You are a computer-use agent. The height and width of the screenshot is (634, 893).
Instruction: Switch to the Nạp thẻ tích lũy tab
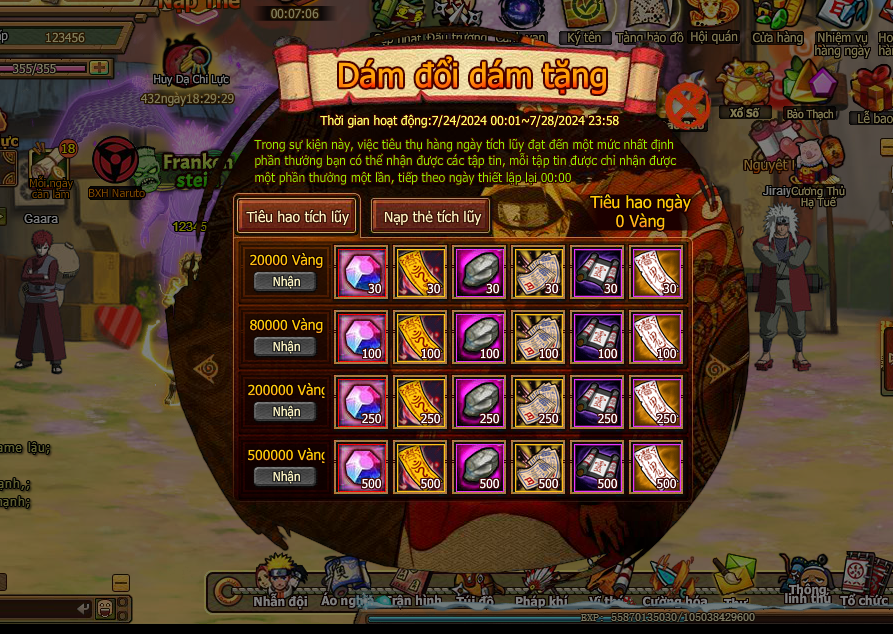pos(431,216)
